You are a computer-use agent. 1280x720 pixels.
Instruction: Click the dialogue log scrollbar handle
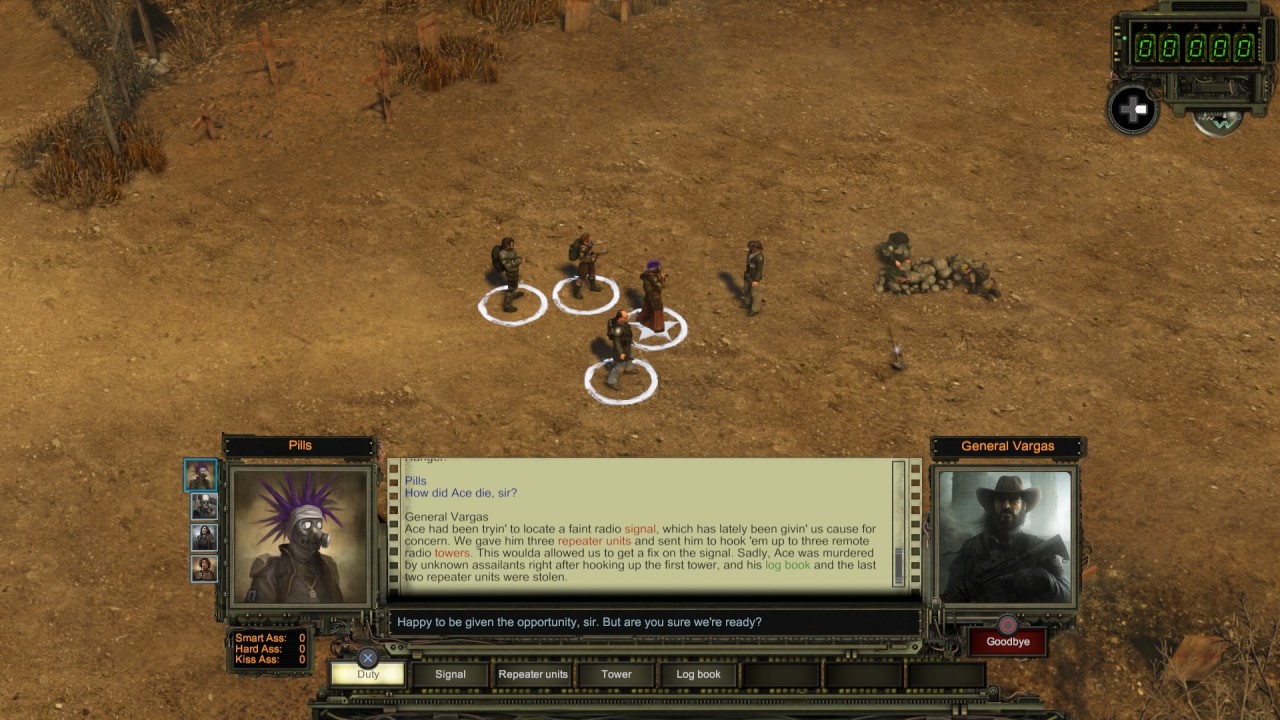tap(898, 564)
